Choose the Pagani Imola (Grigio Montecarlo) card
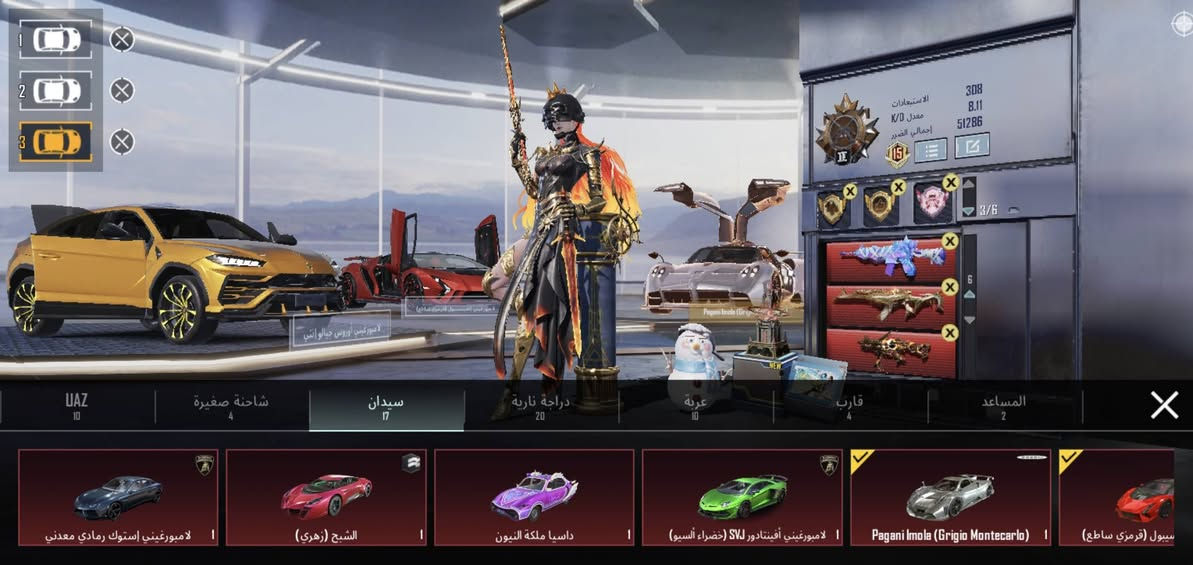This screenshot has width=1193, height=565. point(950,497)
